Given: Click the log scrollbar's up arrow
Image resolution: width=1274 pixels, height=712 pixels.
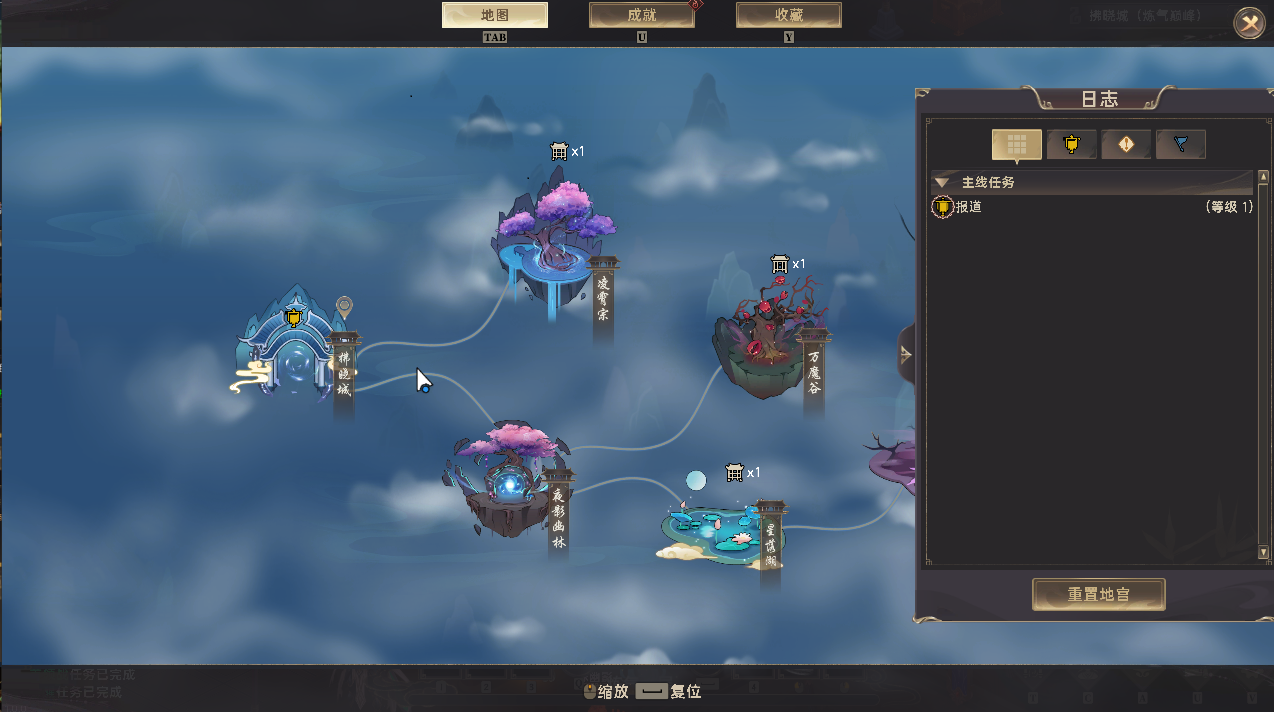Looking at the screenshot, I should [x=1263, y=177].
